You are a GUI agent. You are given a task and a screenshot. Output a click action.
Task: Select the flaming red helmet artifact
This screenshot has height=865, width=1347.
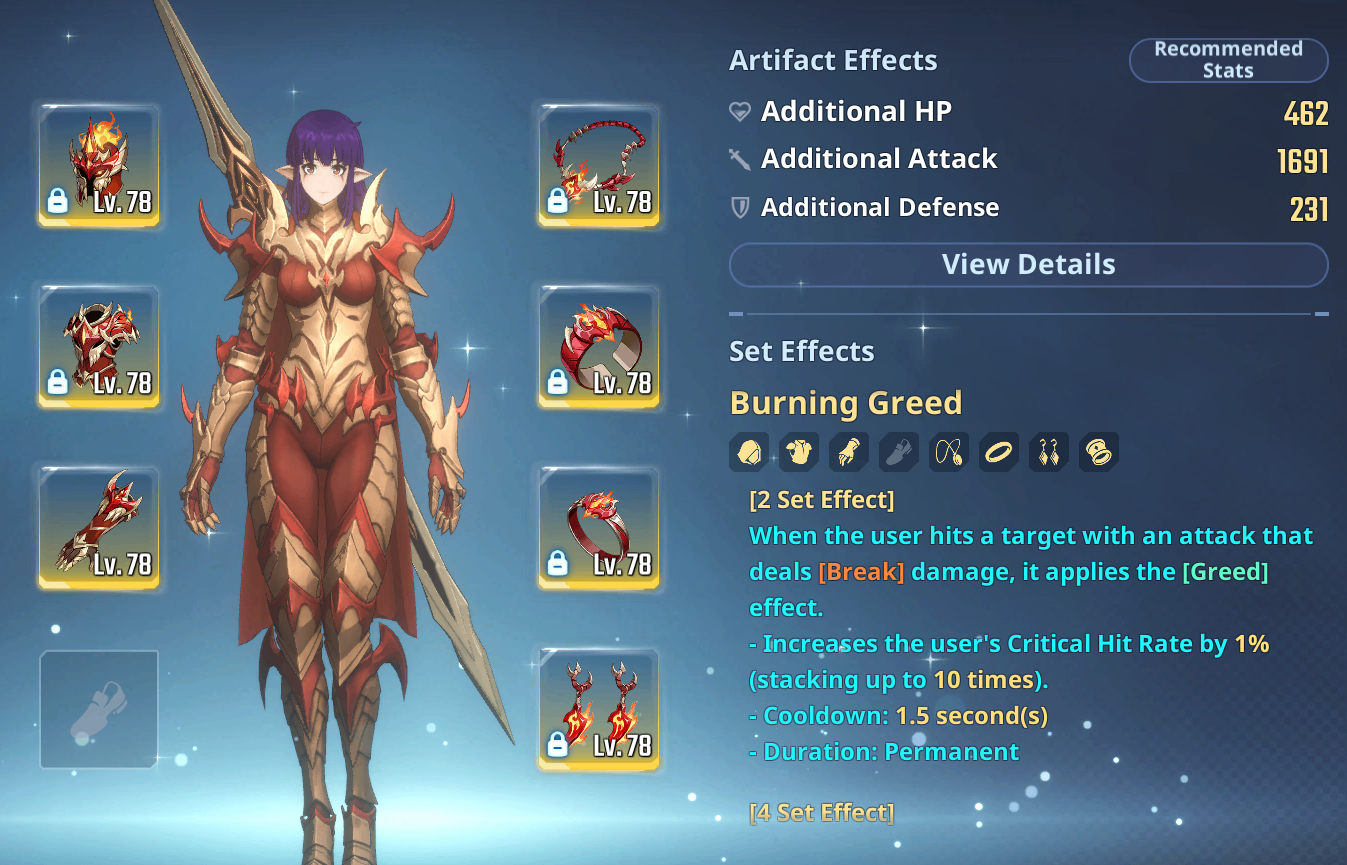99,164
